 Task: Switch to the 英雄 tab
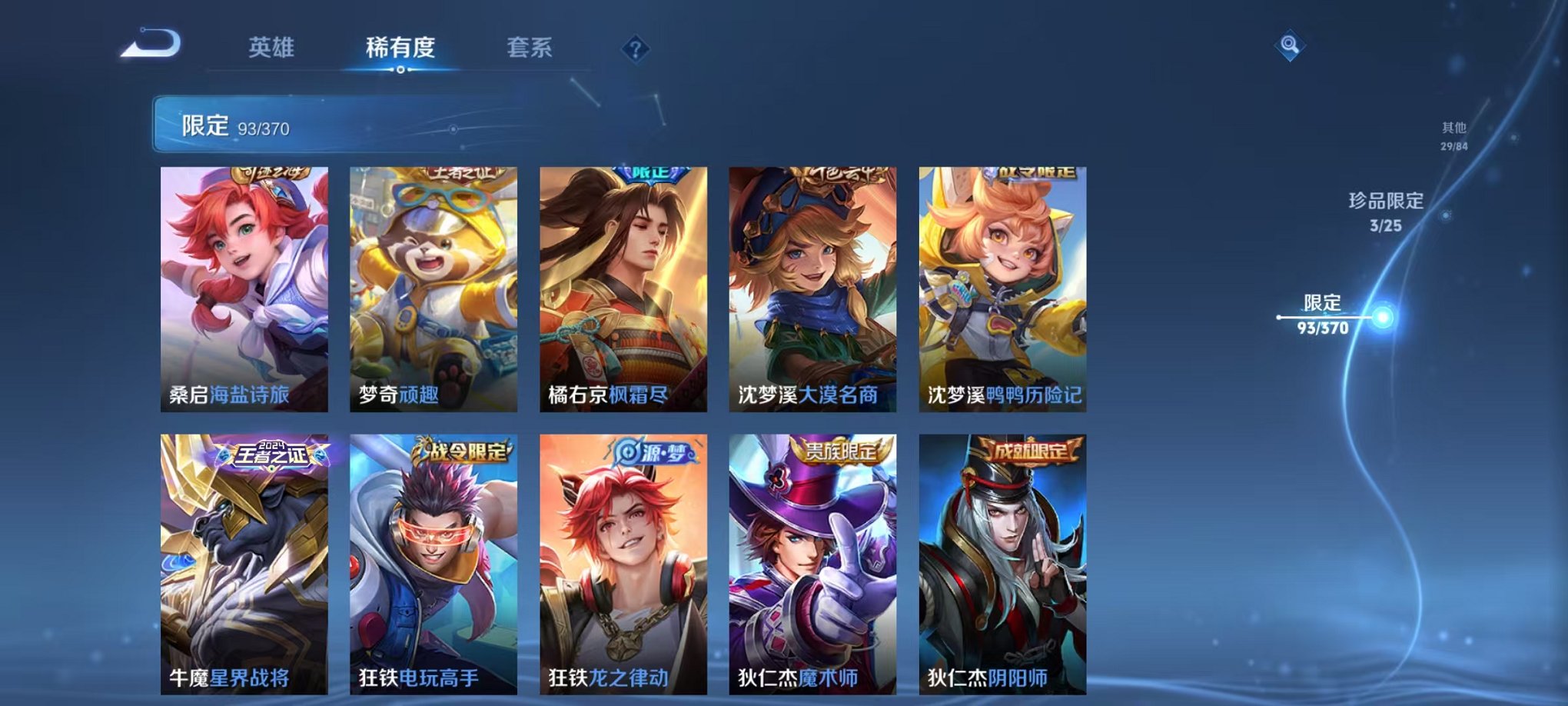tap(272, 48)
